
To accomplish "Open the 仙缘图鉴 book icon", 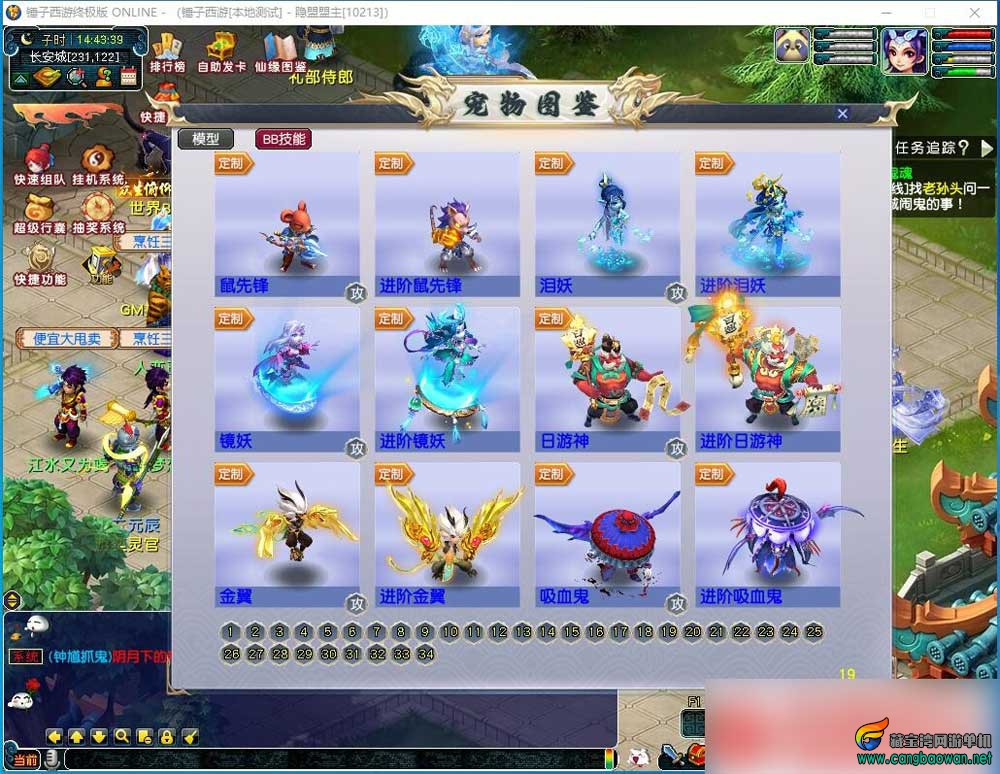I will click(x=280, y=51).
